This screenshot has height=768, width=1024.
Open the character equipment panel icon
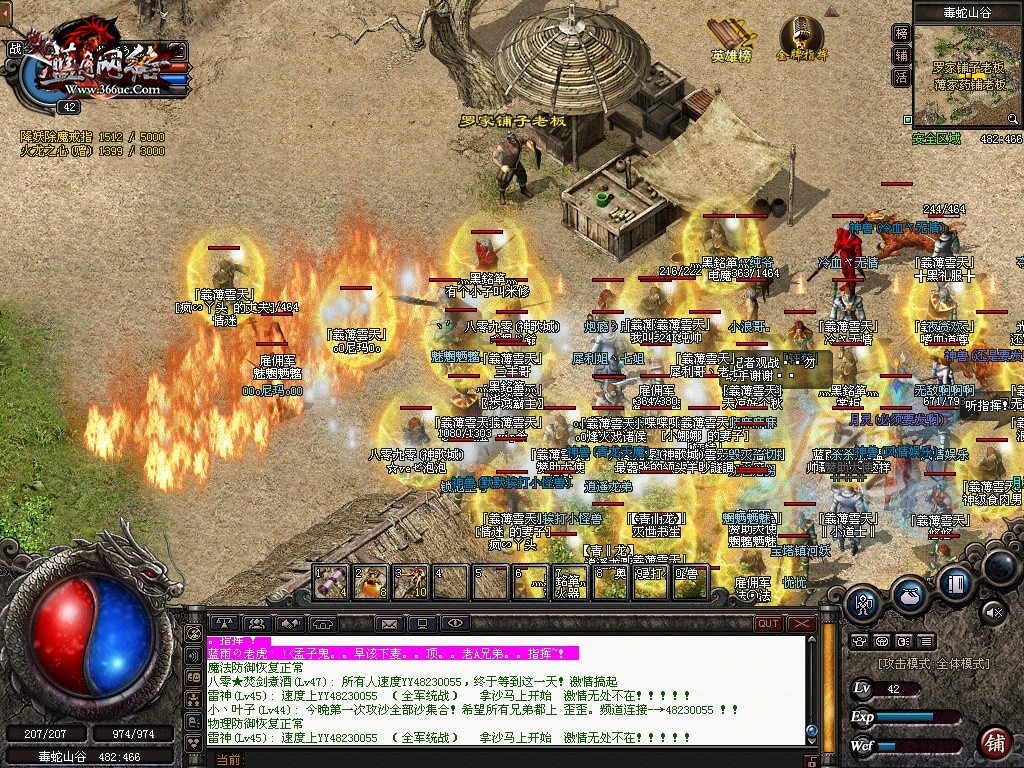864,603
